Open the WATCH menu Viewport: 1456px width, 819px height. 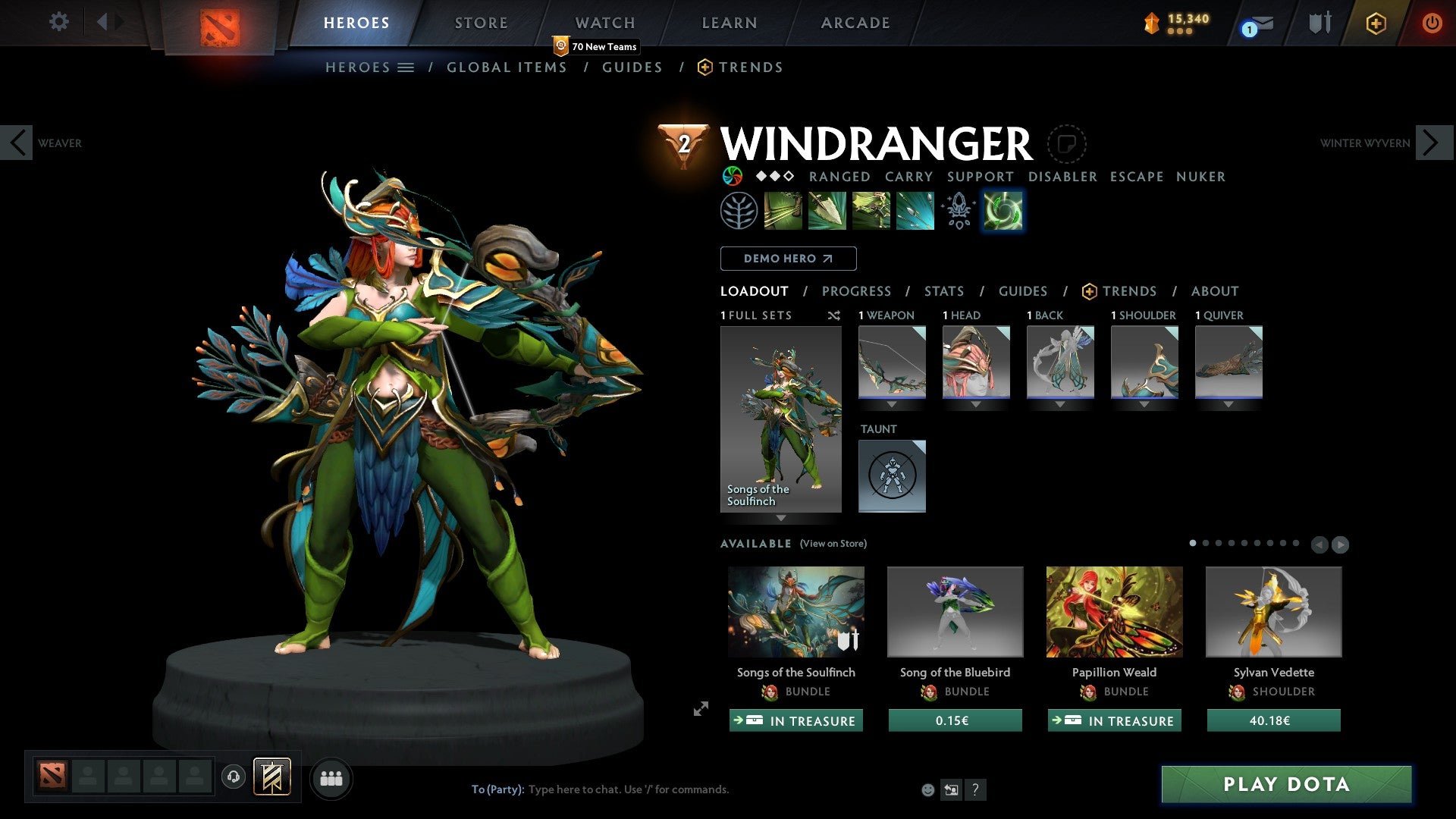[x=604, y=22]
